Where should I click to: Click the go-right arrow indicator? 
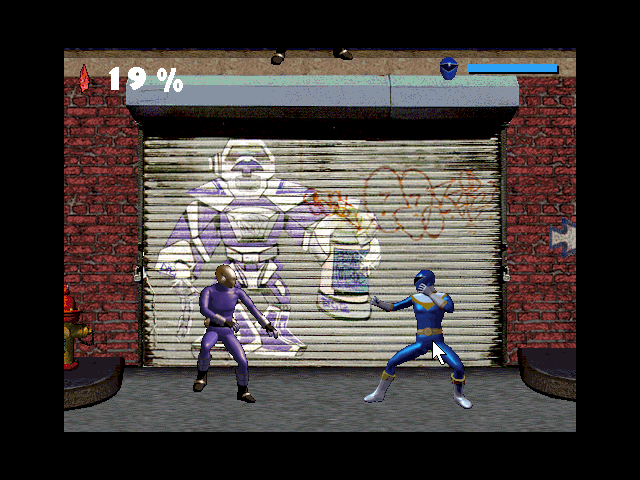(564, 238)
